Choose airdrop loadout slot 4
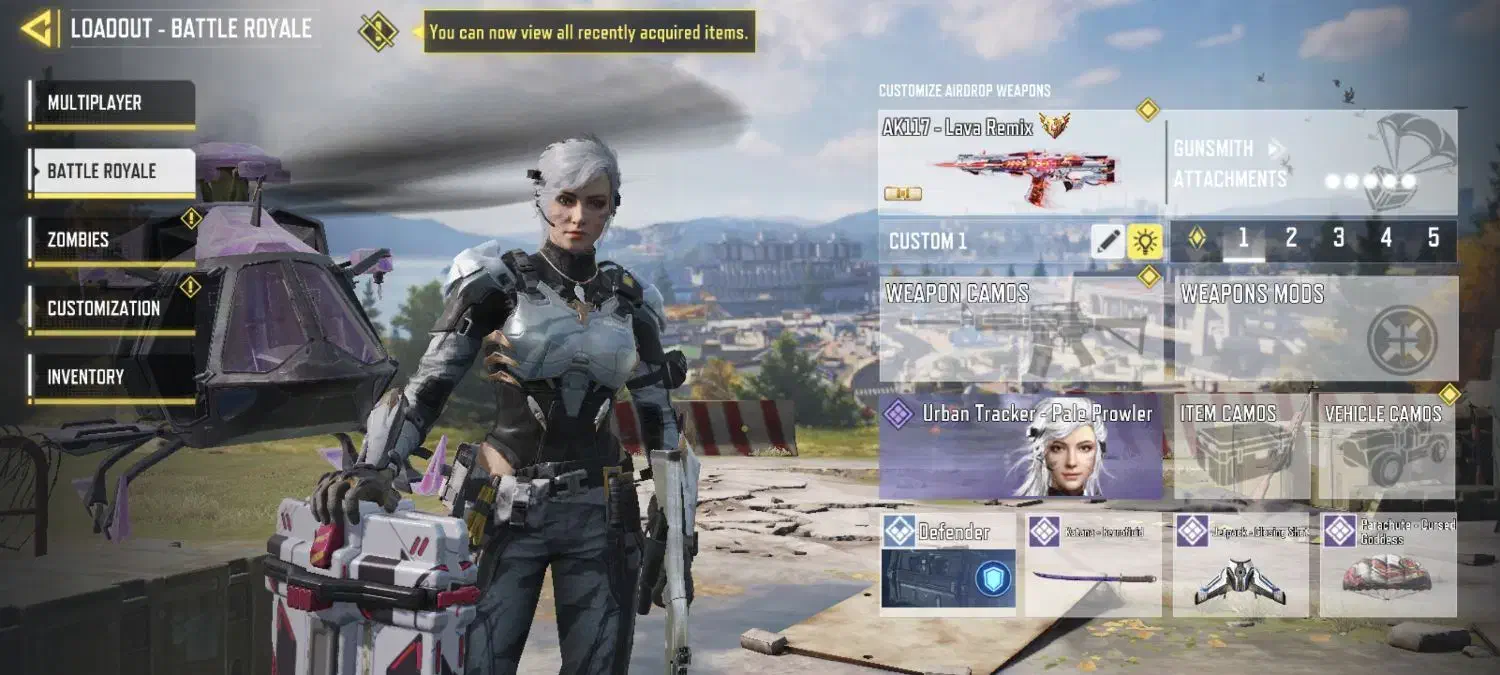The width and height of the screenshot is (1500, 675). (x=1386, y=238)
